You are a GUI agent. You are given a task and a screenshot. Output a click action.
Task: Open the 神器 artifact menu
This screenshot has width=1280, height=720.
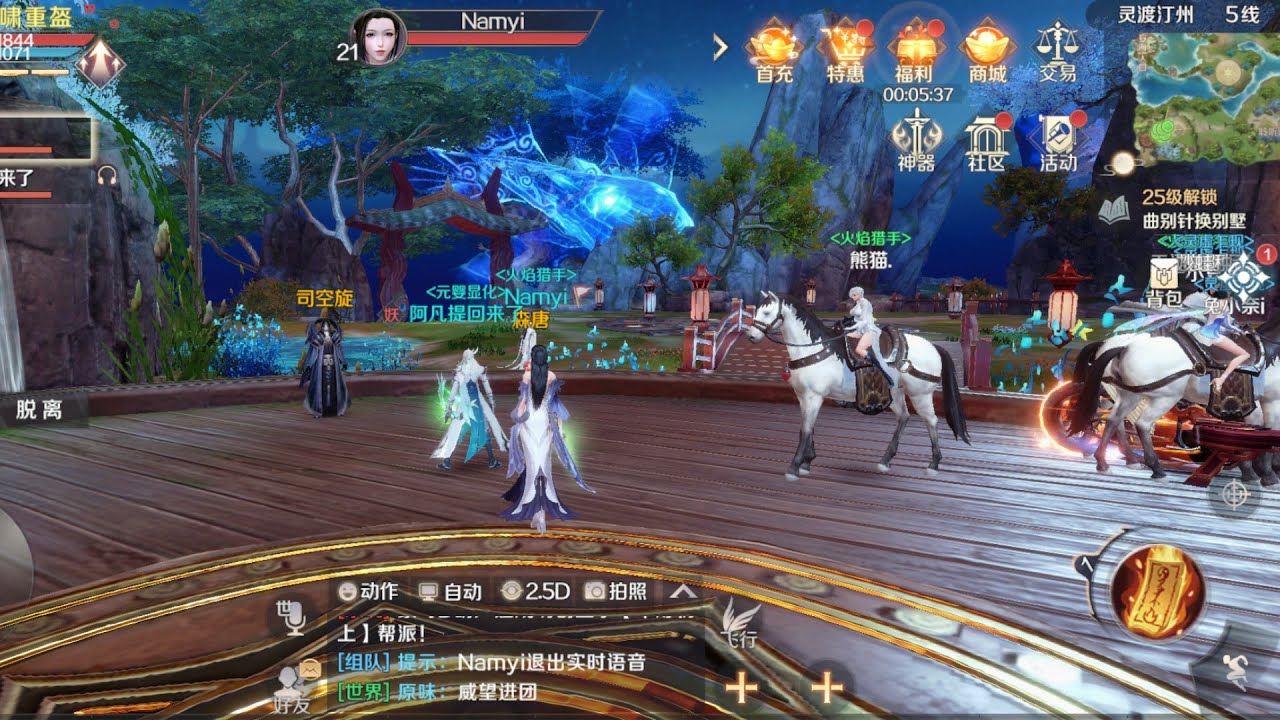pyautogui.click(x=915, y=140)
